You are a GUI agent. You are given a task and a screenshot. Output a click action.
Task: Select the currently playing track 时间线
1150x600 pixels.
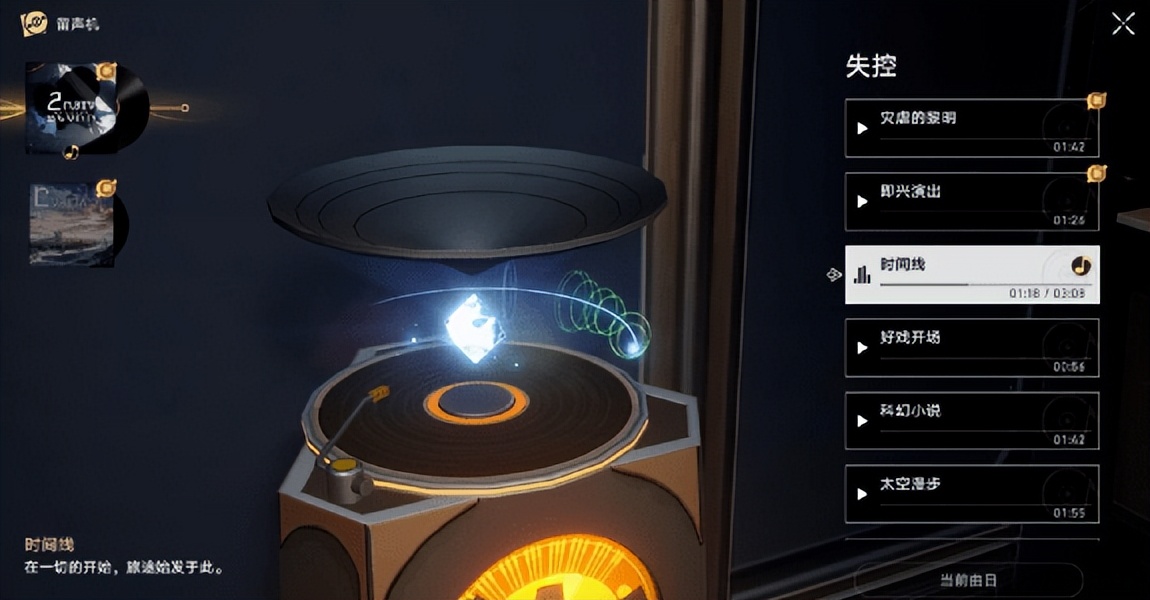coord(971,274)
